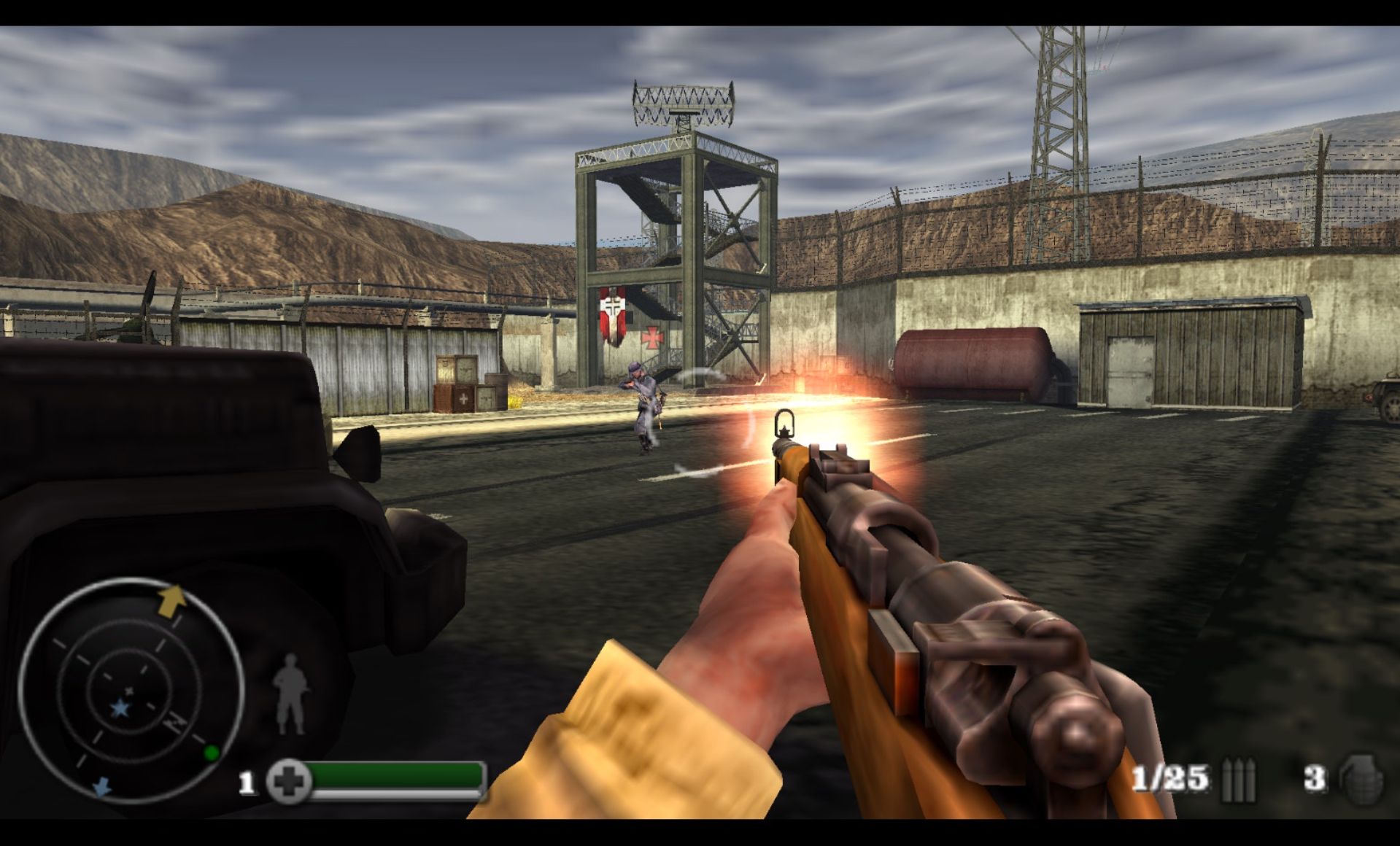Click the blue star marker on radar
Image resolution: width=1400 pixels, height=846 pixels.
click(119, 708)
